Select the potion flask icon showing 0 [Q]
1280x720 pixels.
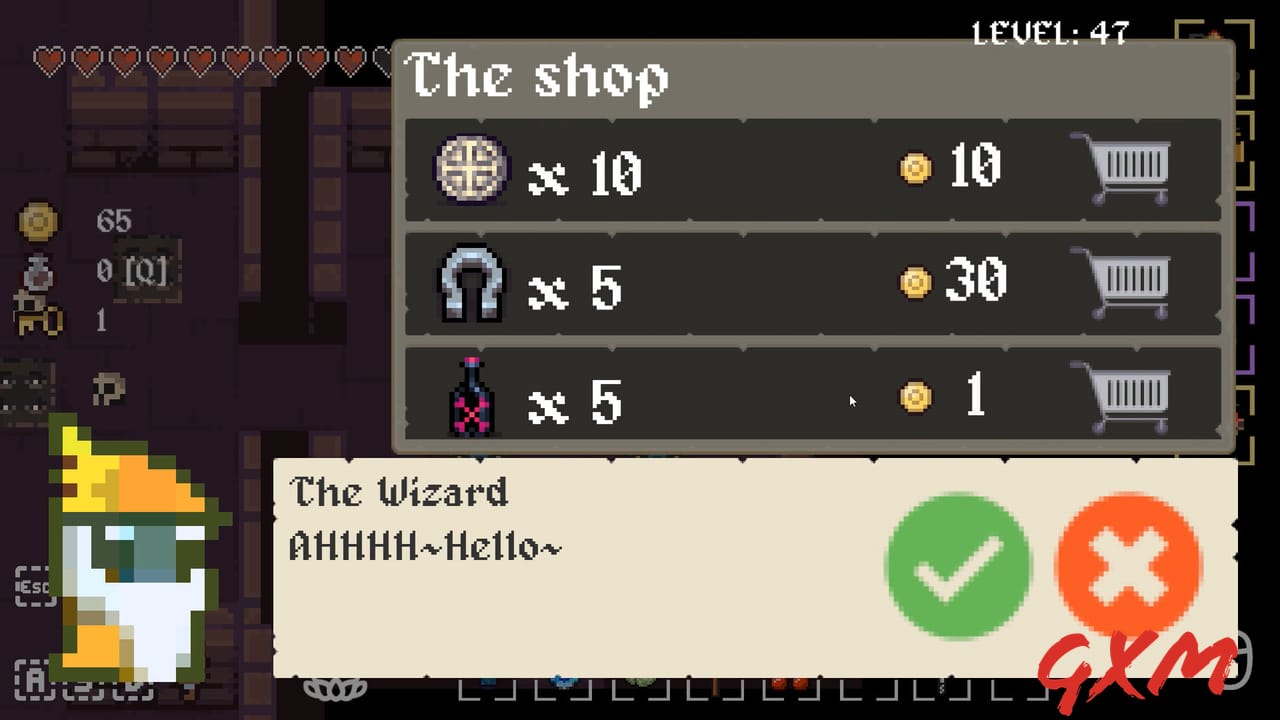pos(38,272)
